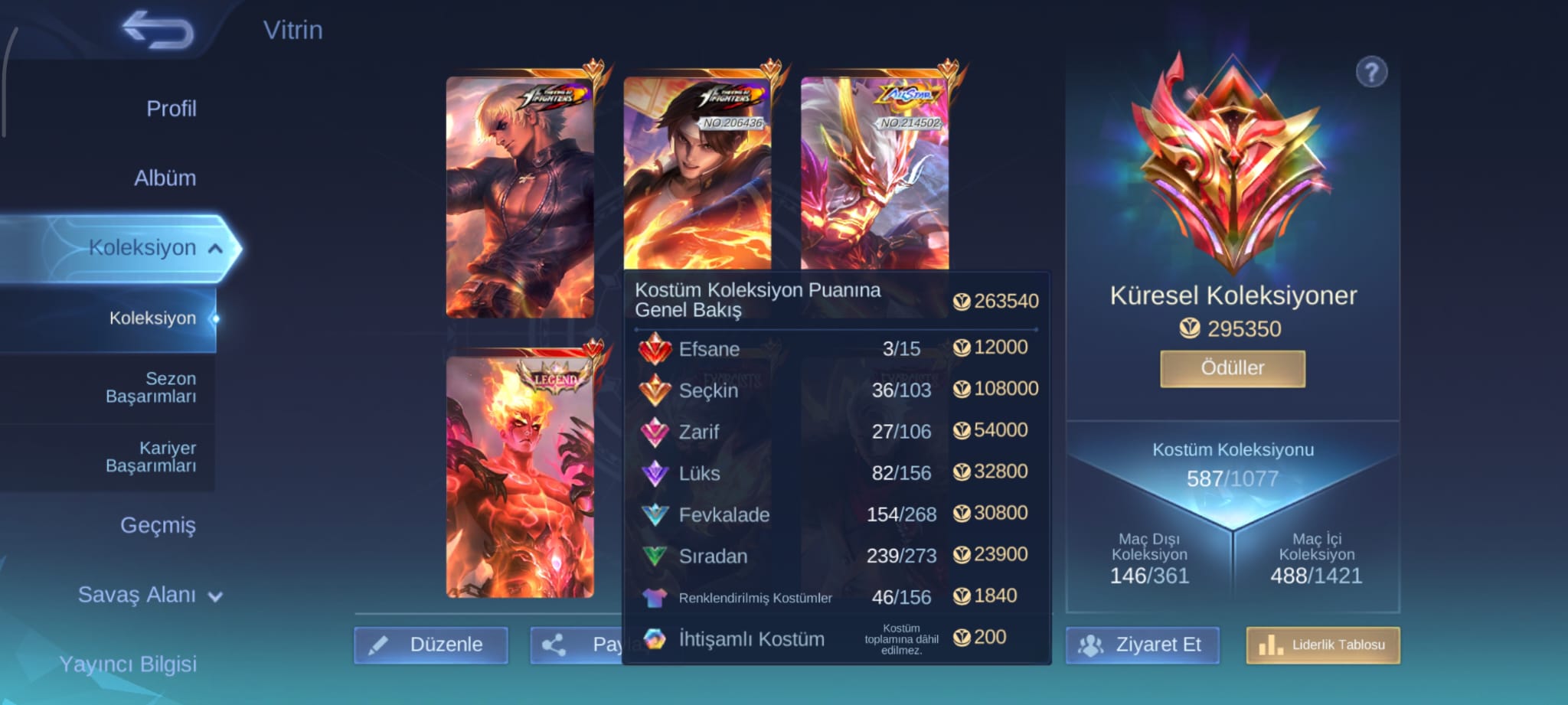This screenshot has width=1568, height=705.
Task: Open the Liderlik Tablosu leaderboard
Action: click(1322, 645)
